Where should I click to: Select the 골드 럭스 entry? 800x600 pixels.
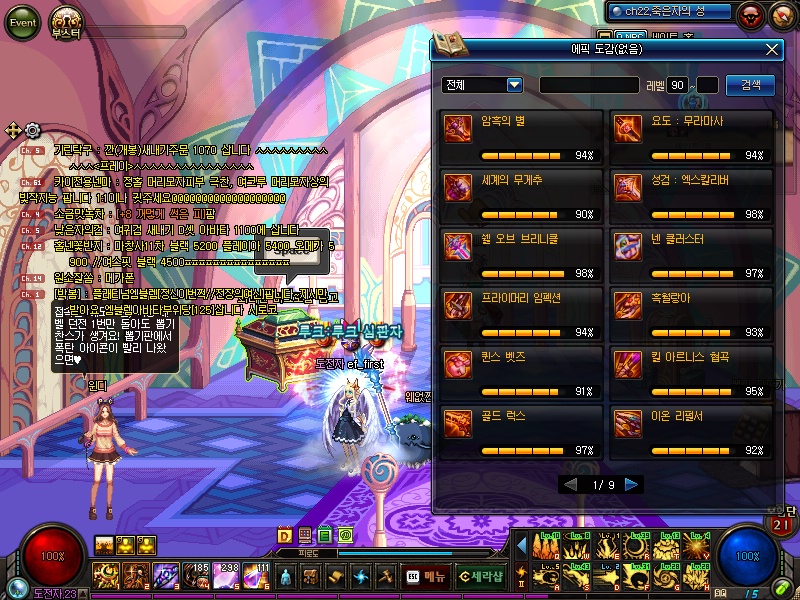(x=521, y=431)
